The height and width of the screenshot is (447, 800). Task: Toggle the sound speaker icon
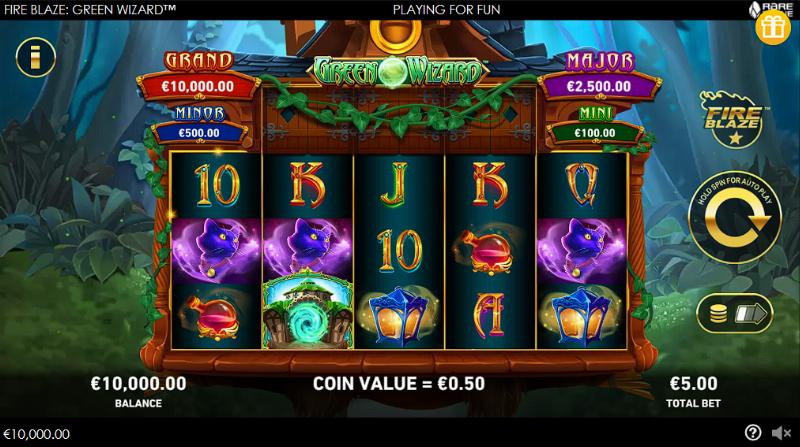pos(780,433)
